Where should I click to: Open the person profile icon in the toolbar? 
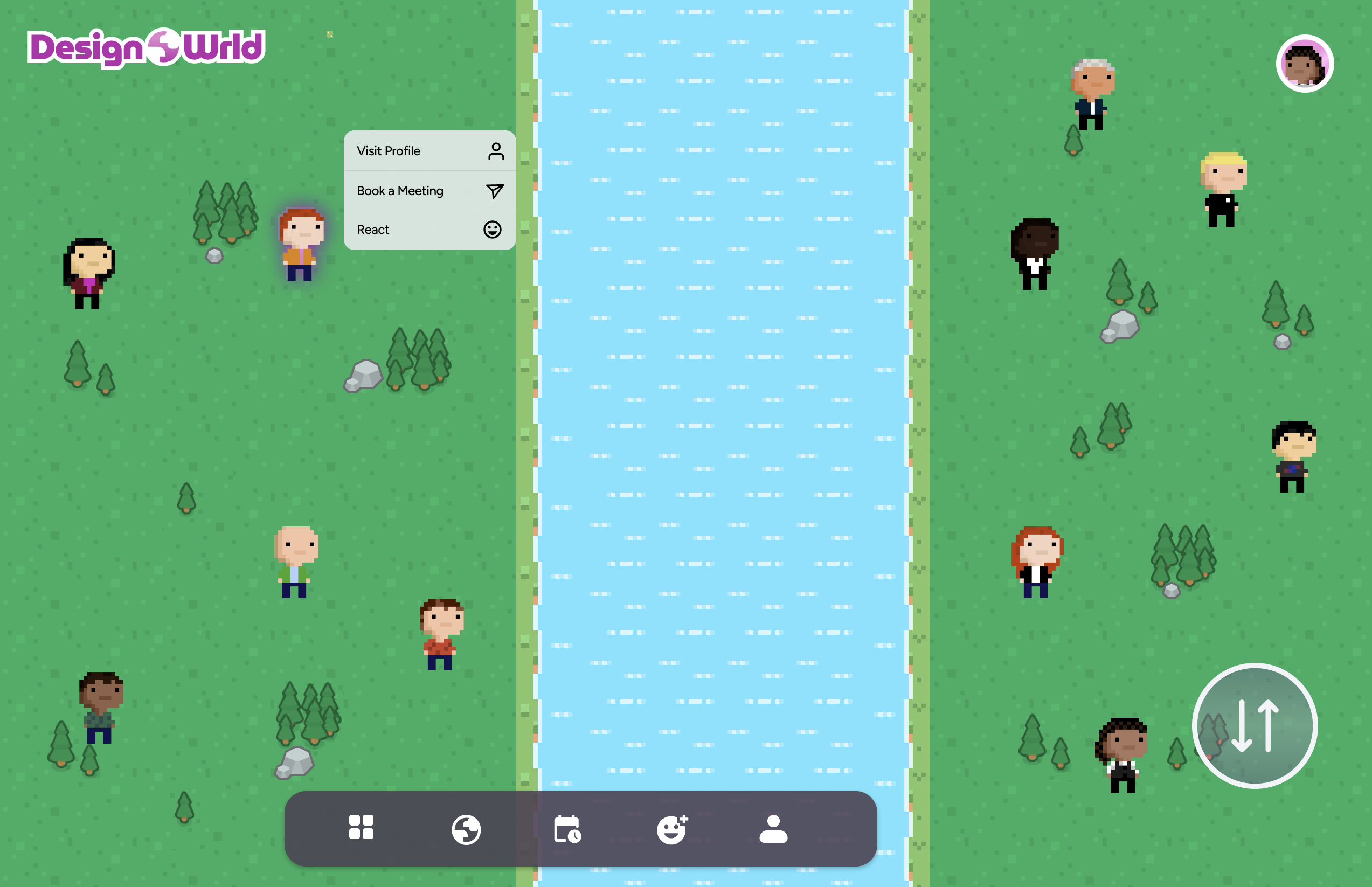click(773, 828)
